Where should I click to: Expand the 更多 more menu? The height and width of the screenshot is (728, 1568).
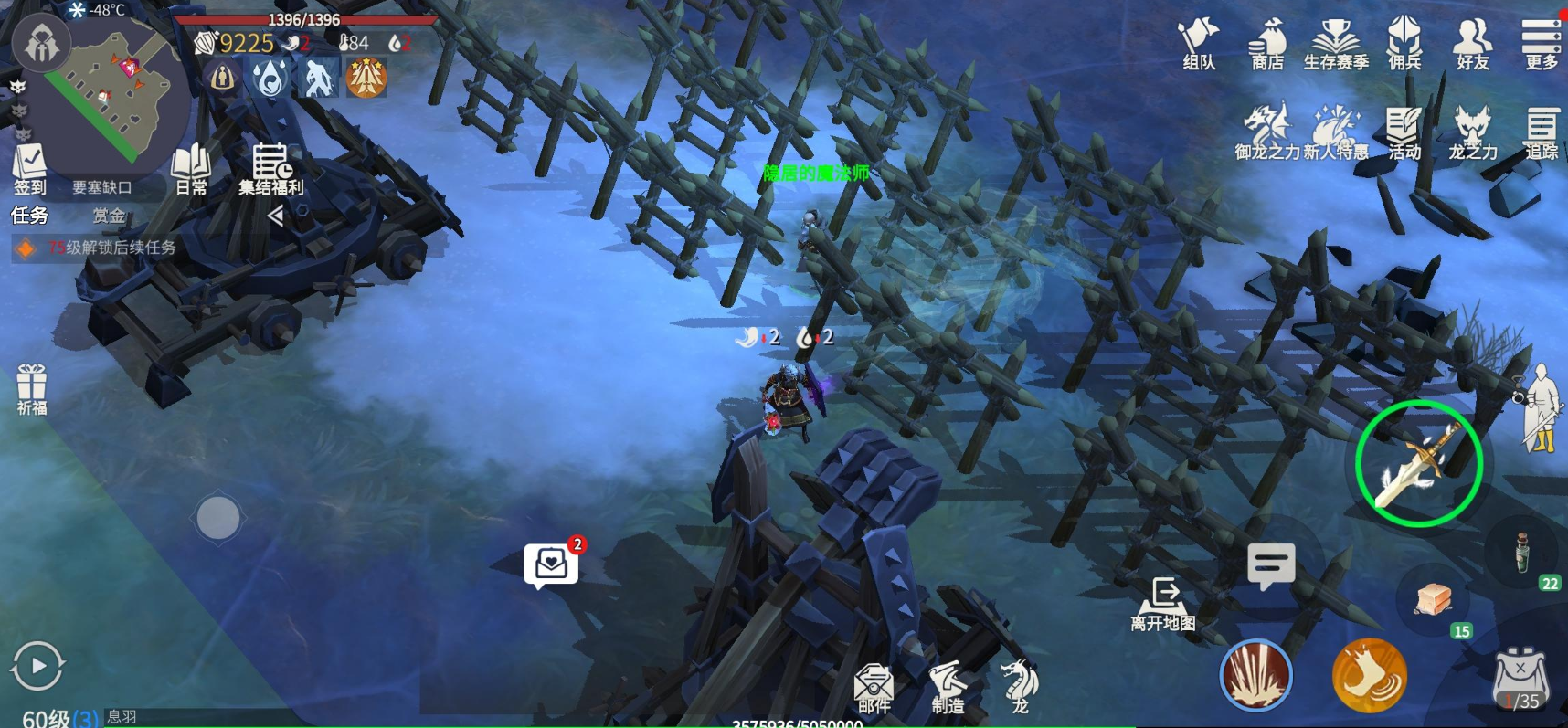[x=1541, y=44]
